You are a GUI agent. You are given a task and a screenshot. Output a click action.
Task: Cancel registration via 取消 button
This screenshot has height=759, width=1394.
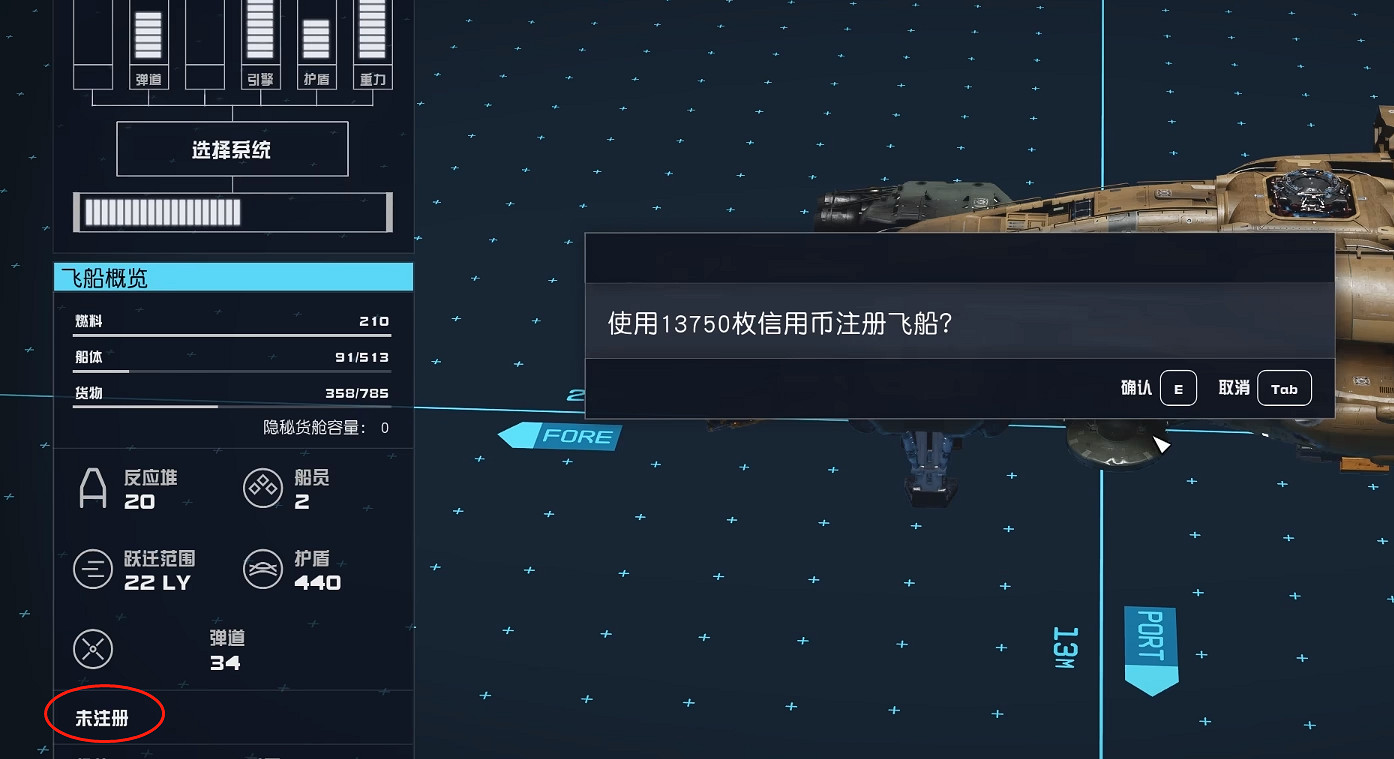(x=1284, y=388)
